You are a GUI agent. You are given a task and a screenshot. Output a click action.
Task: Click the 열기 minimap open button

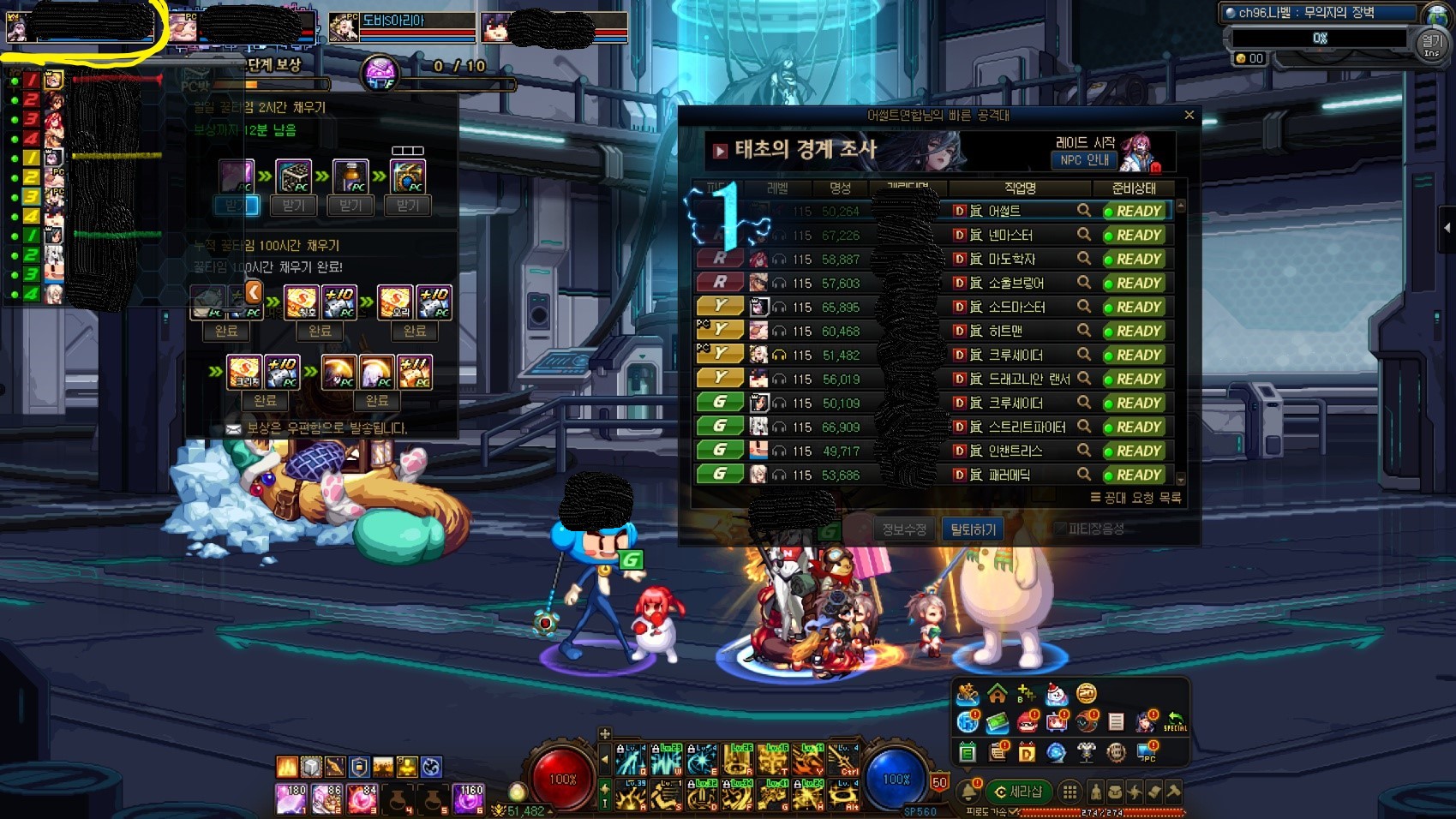1431,43
